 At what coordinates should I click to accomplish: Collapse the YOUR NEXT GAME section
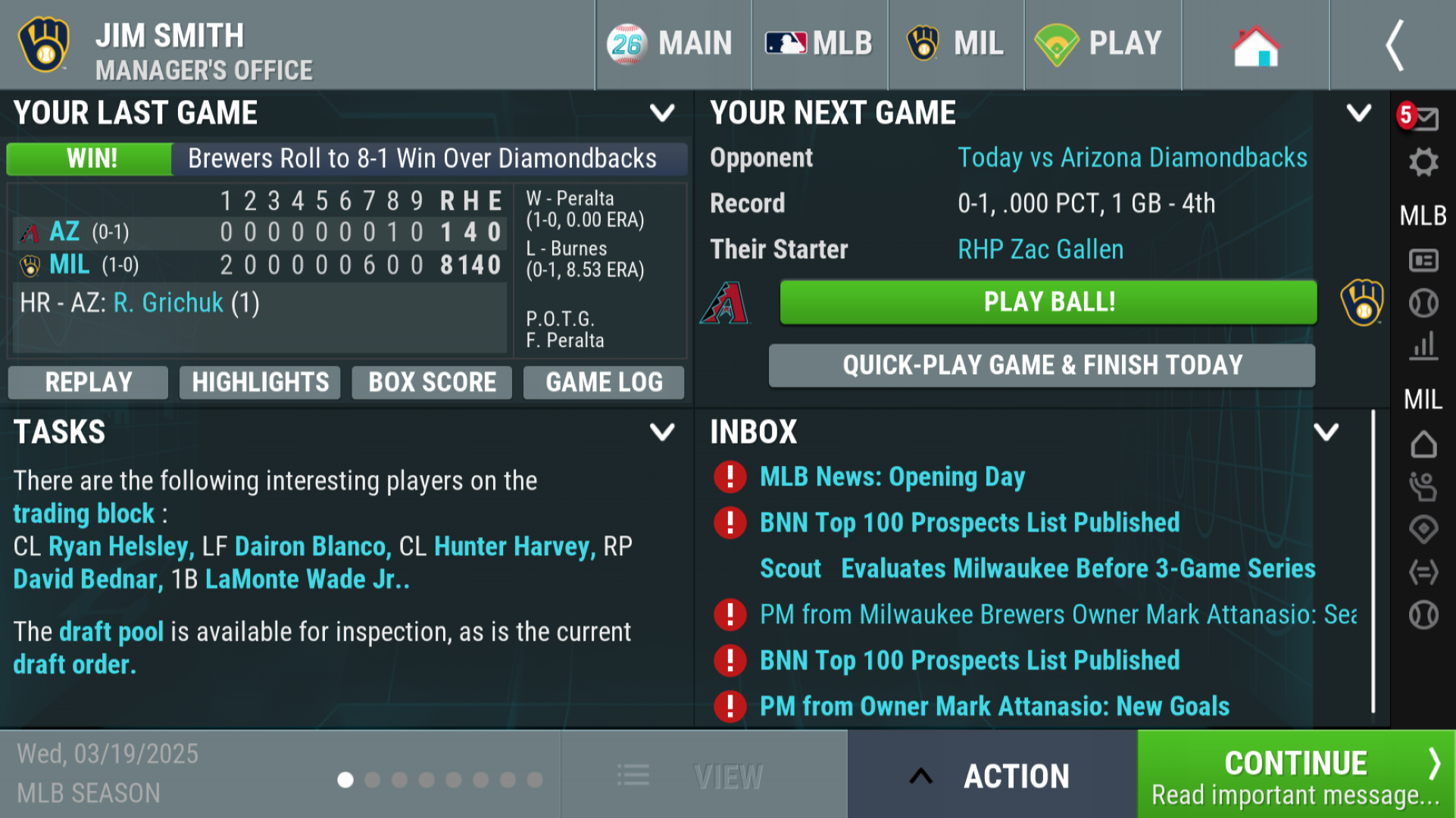coord(1358,112)
